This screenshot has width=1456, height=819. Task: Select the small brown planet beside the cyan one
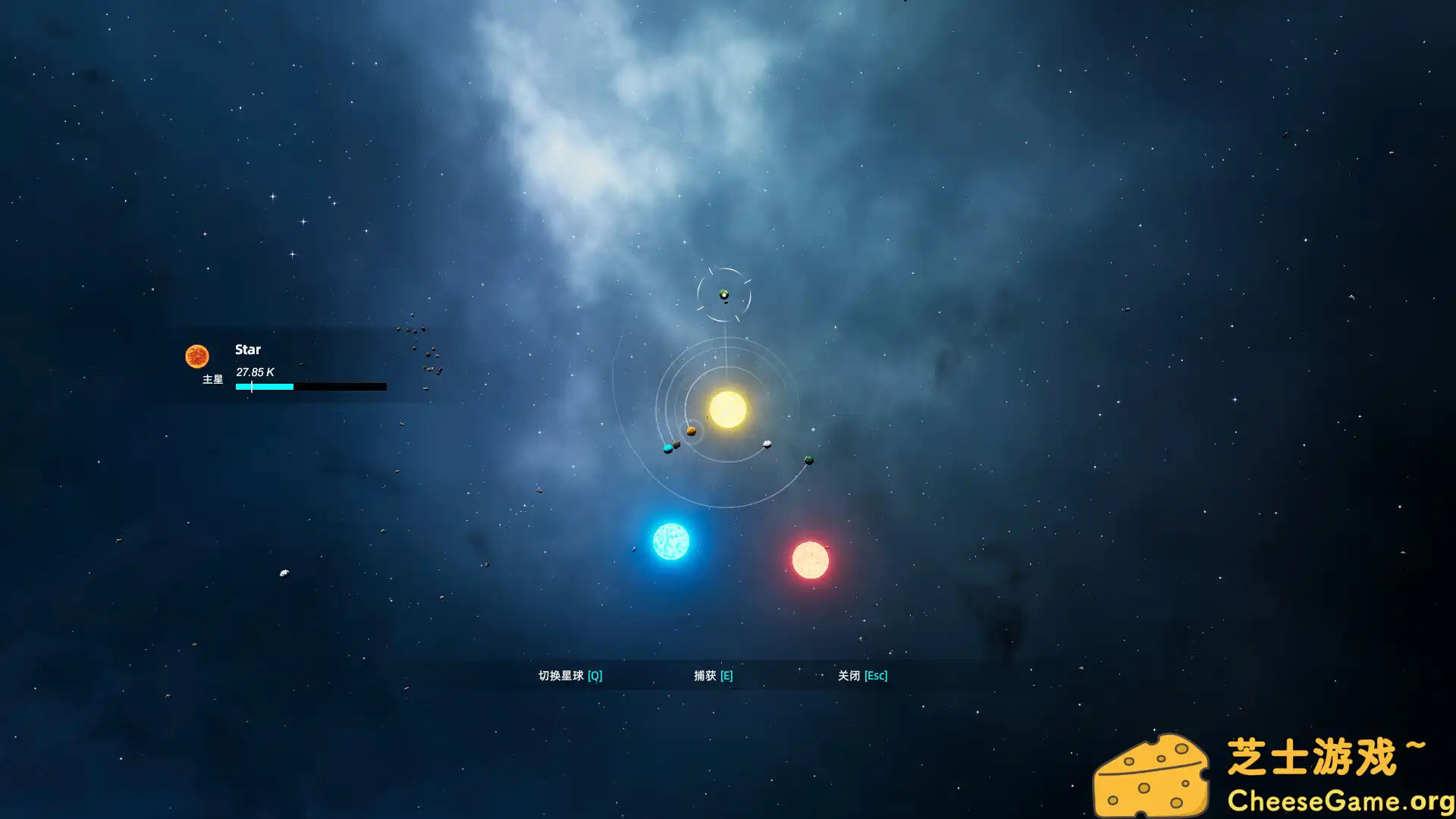tap(675, 444)
